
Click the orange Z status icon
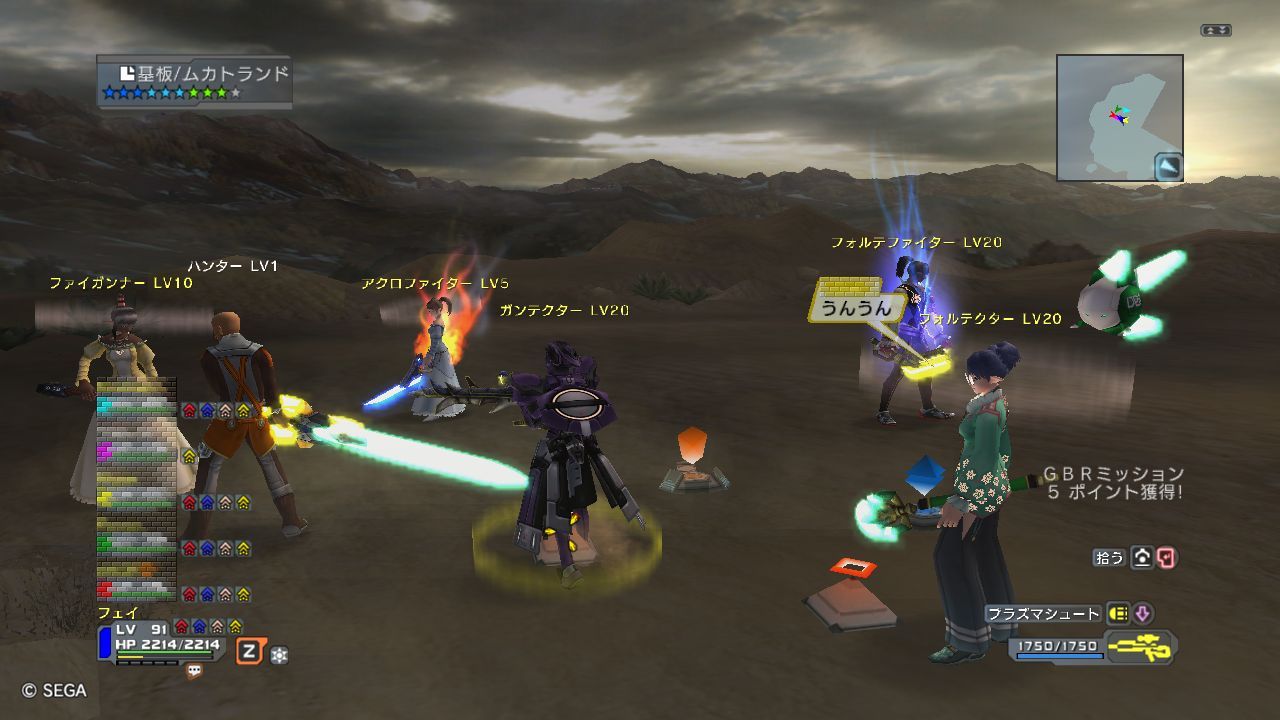(x=249, y=653)
